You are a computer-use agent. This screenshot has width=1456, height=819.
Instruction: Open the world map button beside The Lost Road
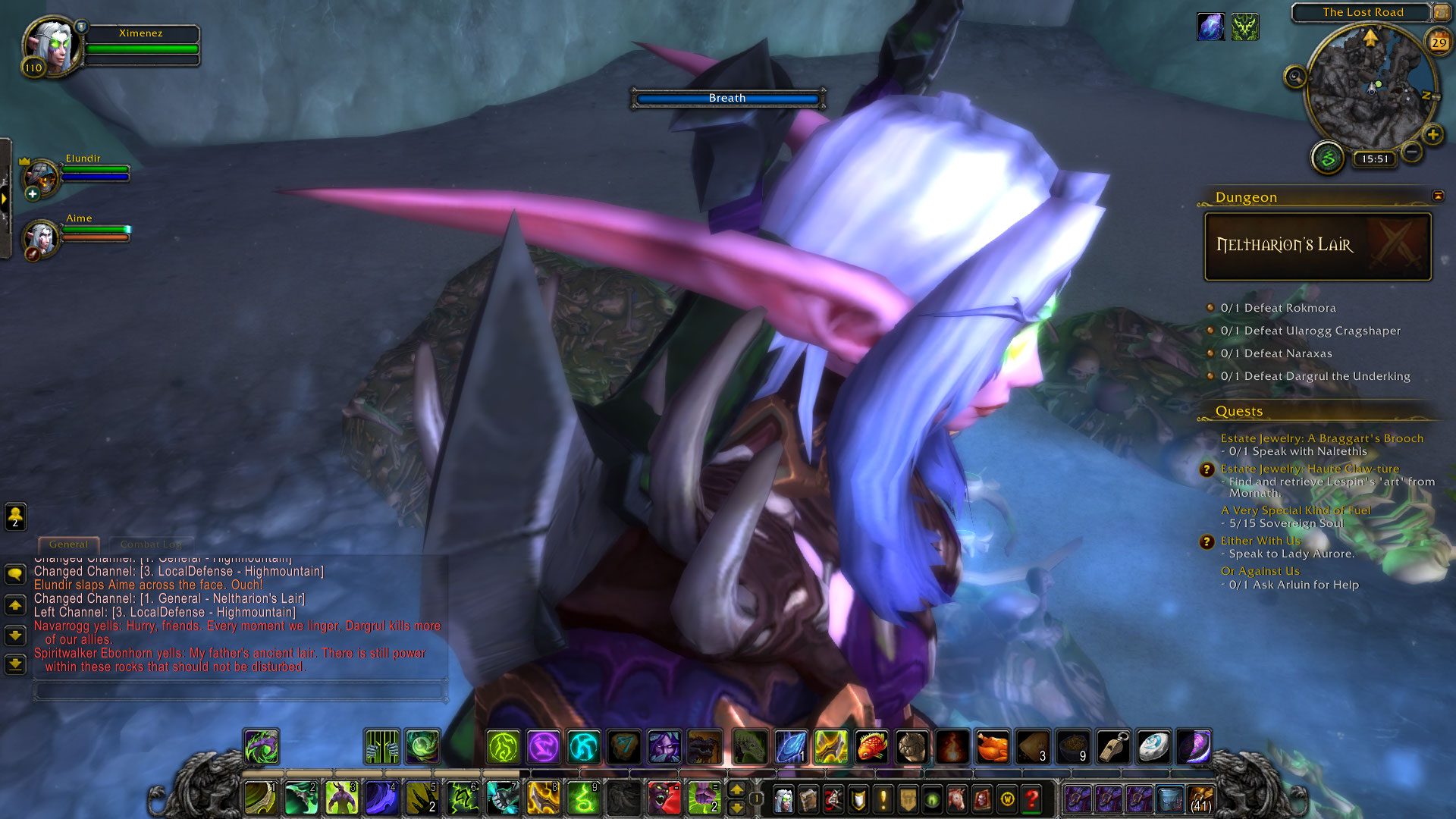pyautogui.click(x=1440, y=12)
